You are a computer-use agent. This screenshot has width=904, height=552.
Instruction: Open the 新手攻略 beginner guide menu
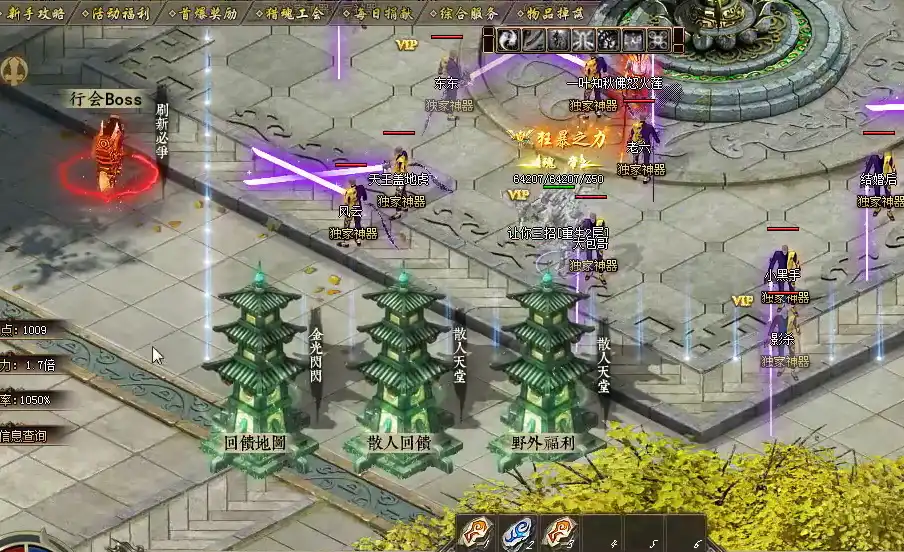36,13
